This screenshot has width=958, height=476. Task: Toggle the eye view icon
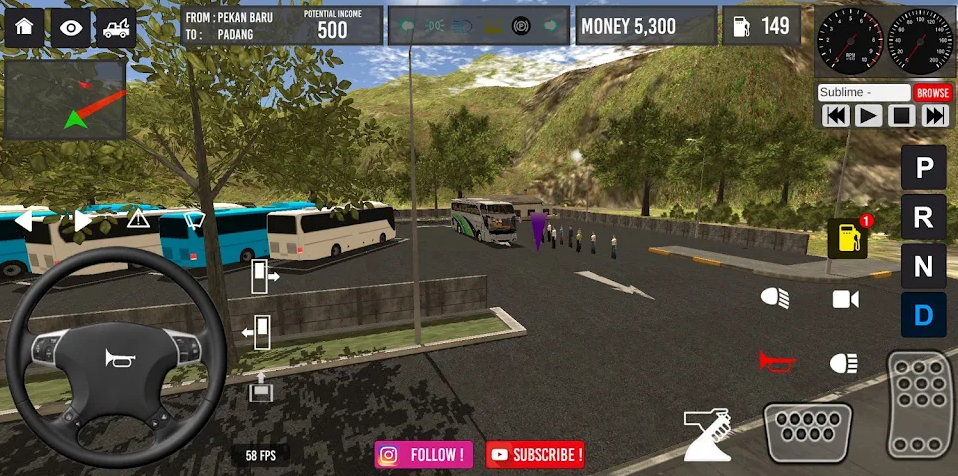click(x=70, y=27)
